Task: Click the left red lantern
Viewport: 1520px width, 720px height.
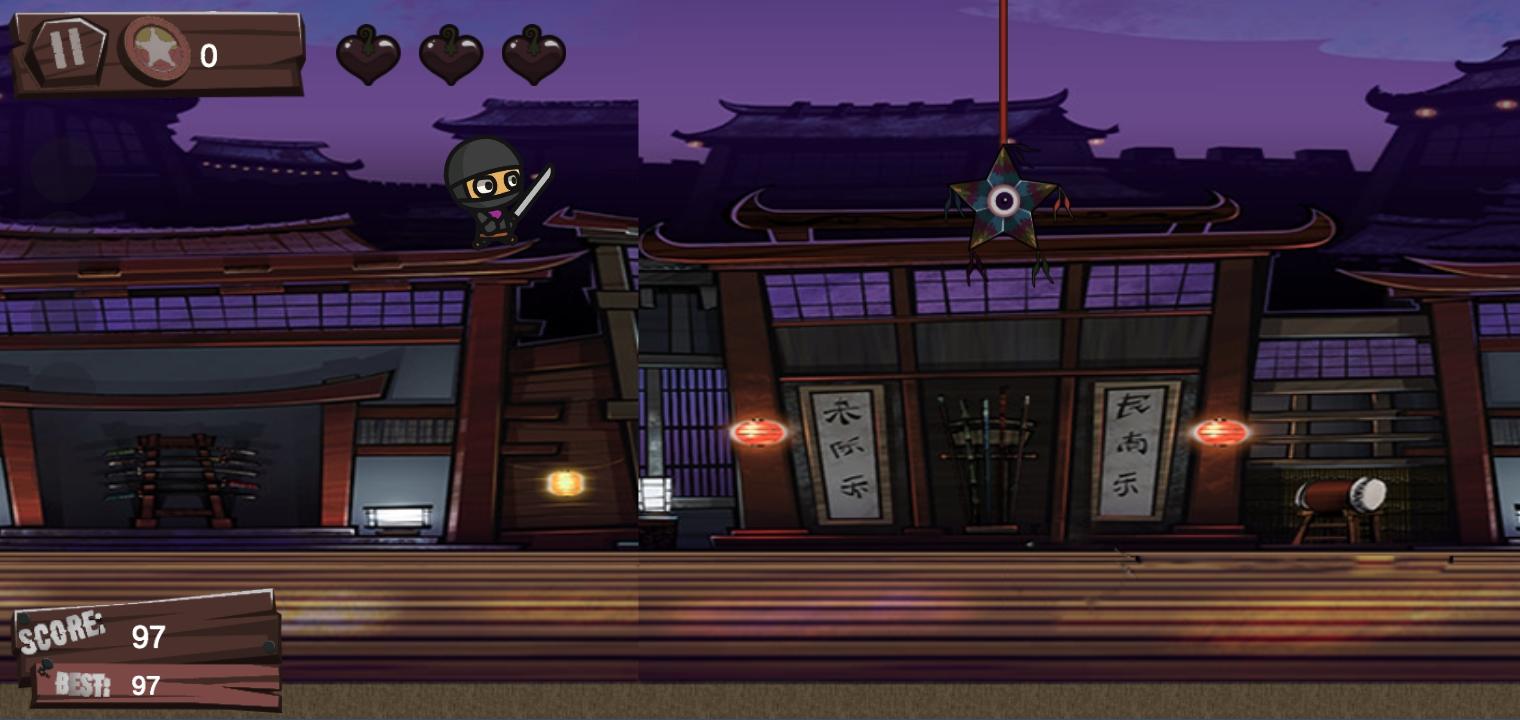Action: 760,430
